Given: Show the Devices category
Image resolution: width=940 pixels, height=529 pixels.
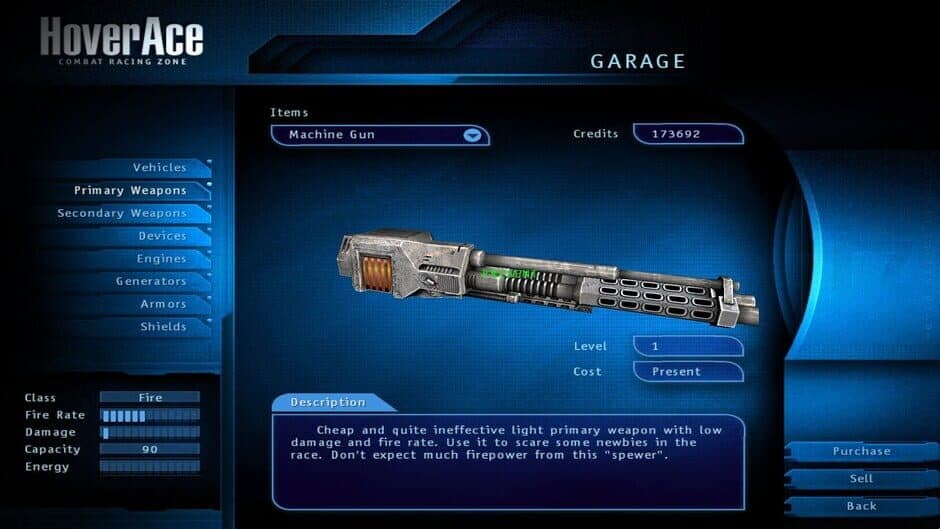Looking at the screenshot, I should click(162, 236).
